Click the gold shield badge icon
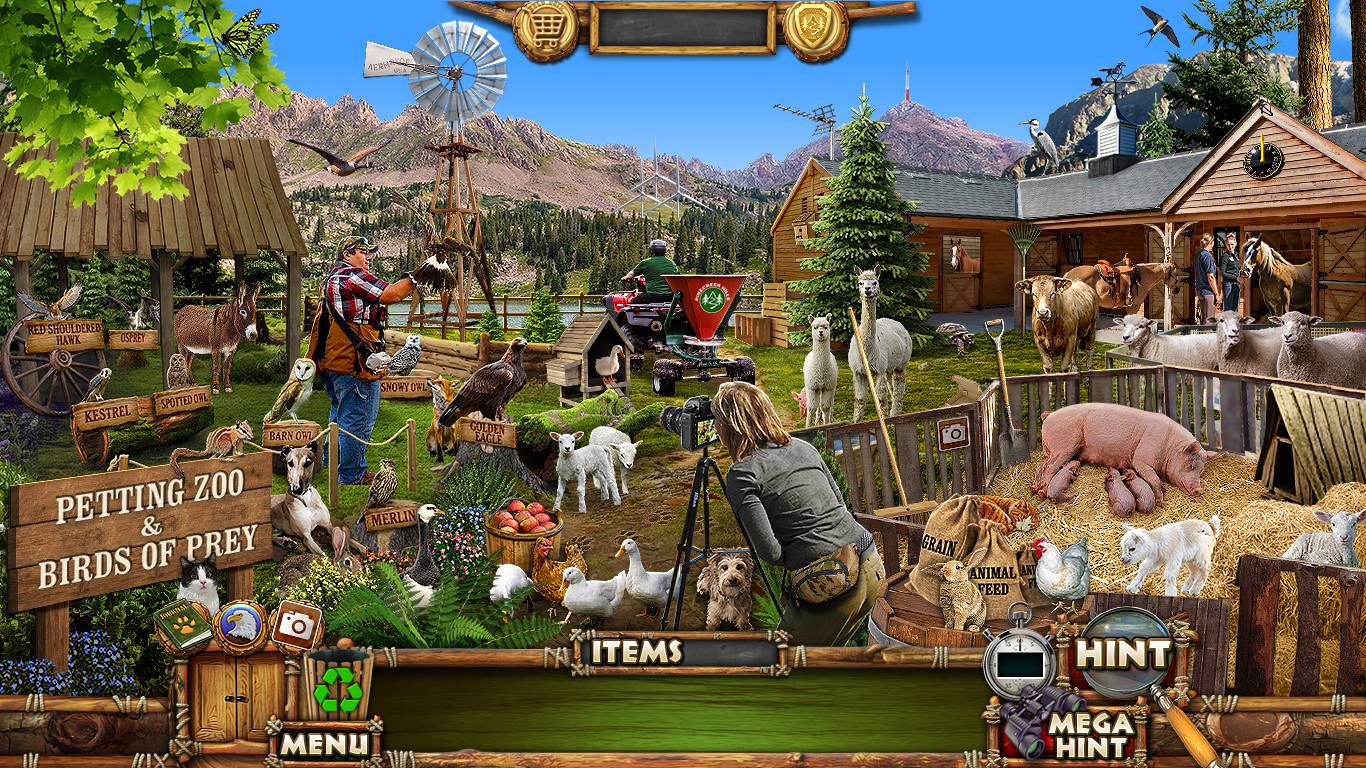This screenshot has width=1366, height=768. 815,27
